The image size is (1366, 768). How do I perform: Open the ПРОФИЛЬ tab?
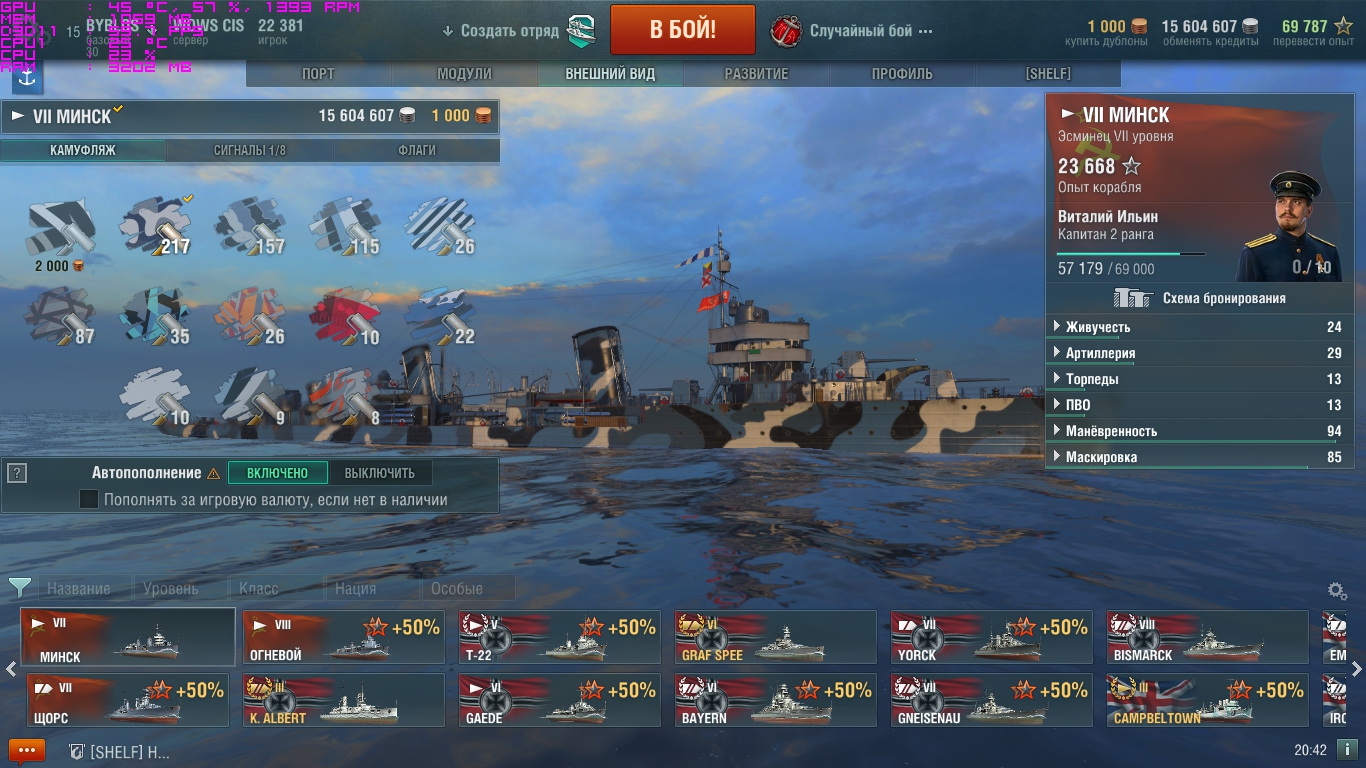click(x=902, y=74)
